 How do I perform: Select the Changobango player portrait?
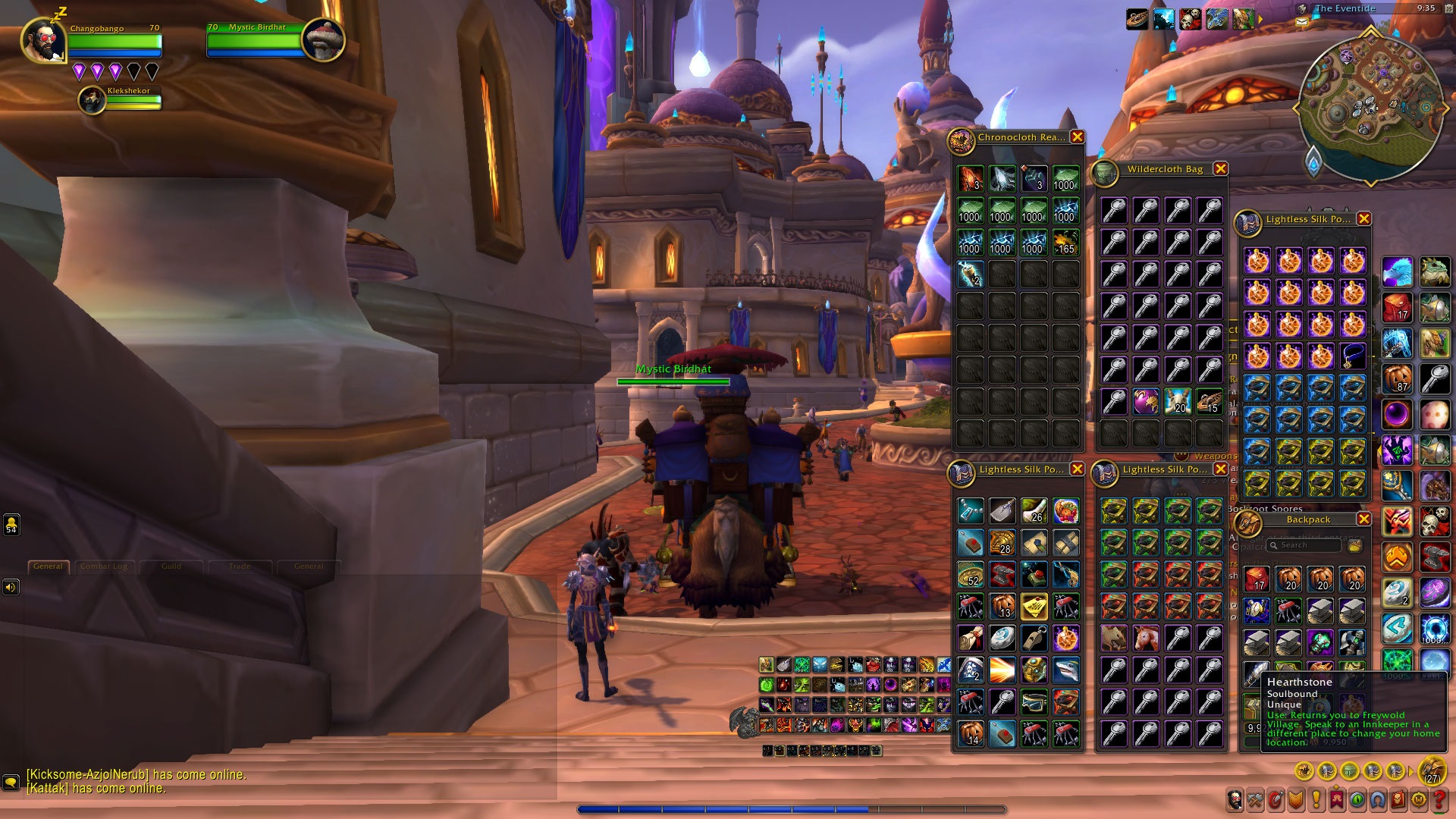(x=42, y=39)
